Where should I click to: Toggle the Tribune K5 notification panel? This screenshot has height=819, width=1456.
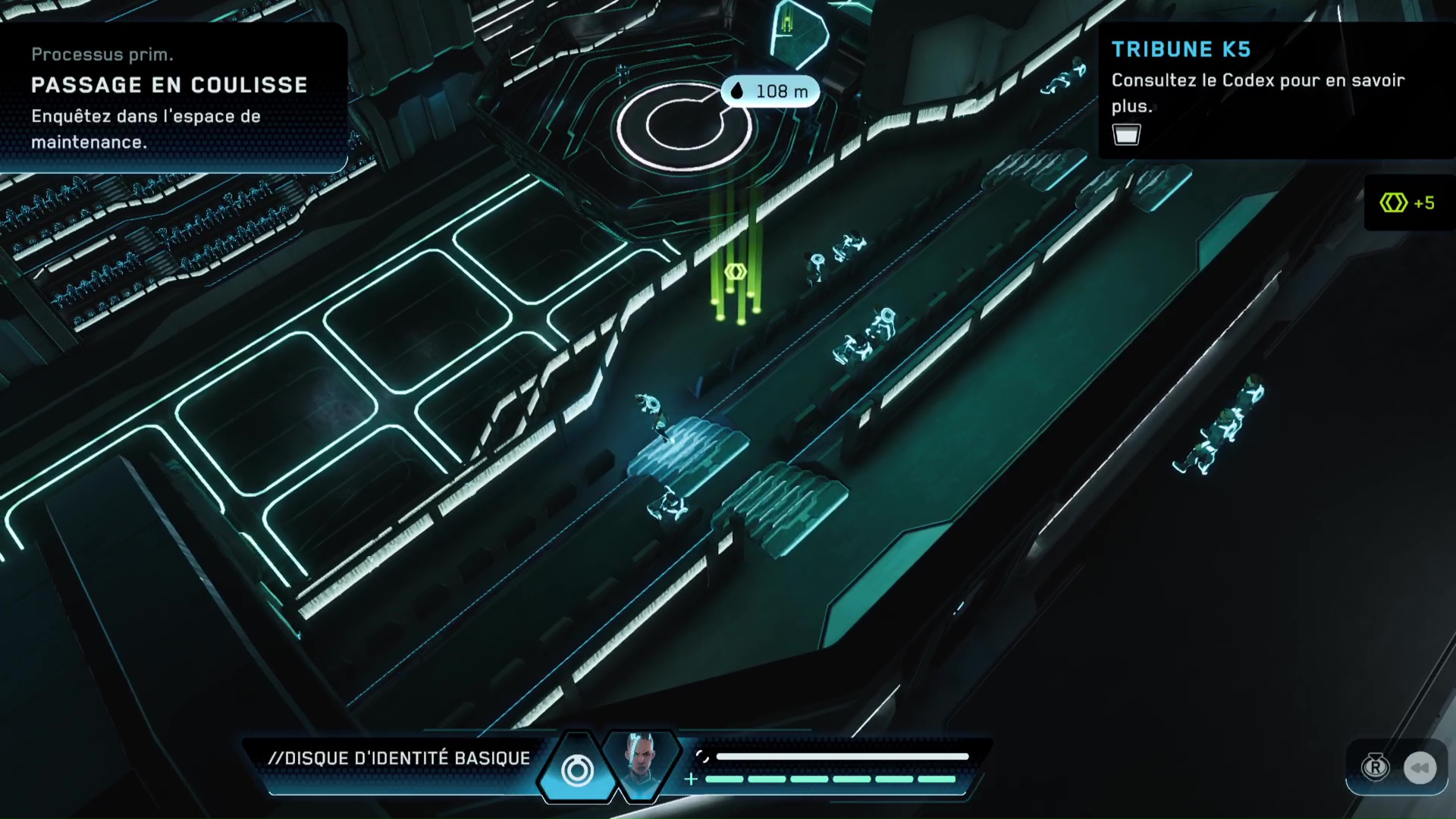click(1274, 91)
